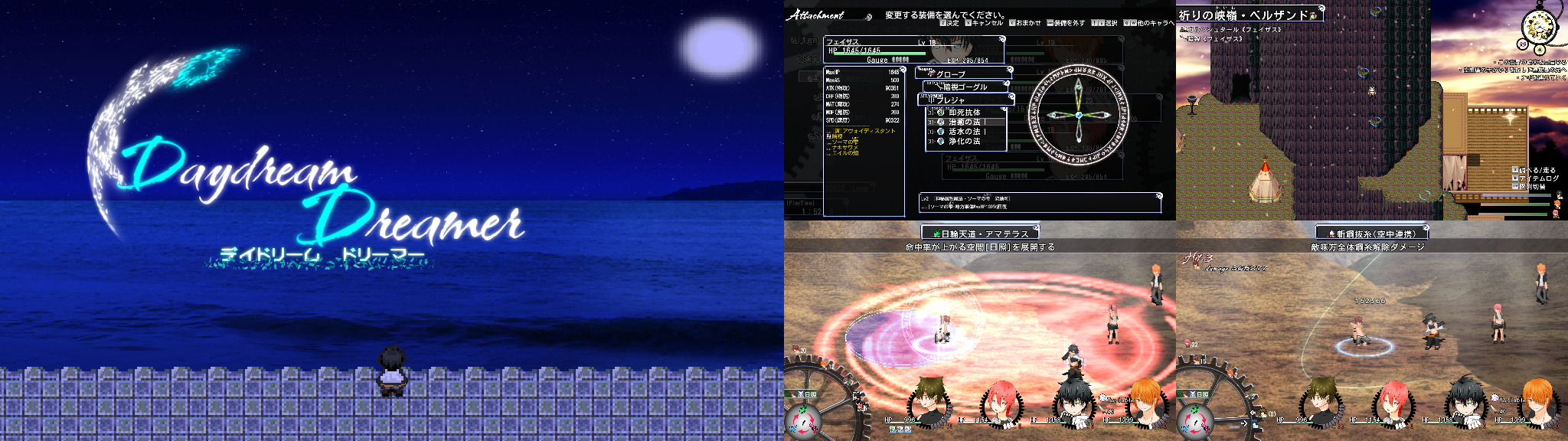The width and height of the screenshot is (1568, 441).
Task: Click the round arrow dial in the アマテラス battle
Action: [x=802, y=420]
